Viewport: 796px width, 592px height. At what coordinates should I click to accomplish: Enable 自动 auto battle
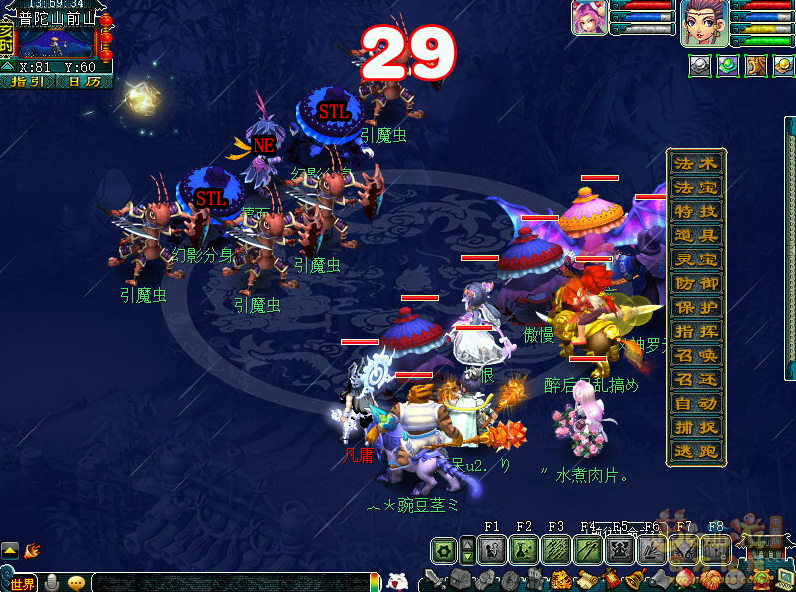click(696, 403)
